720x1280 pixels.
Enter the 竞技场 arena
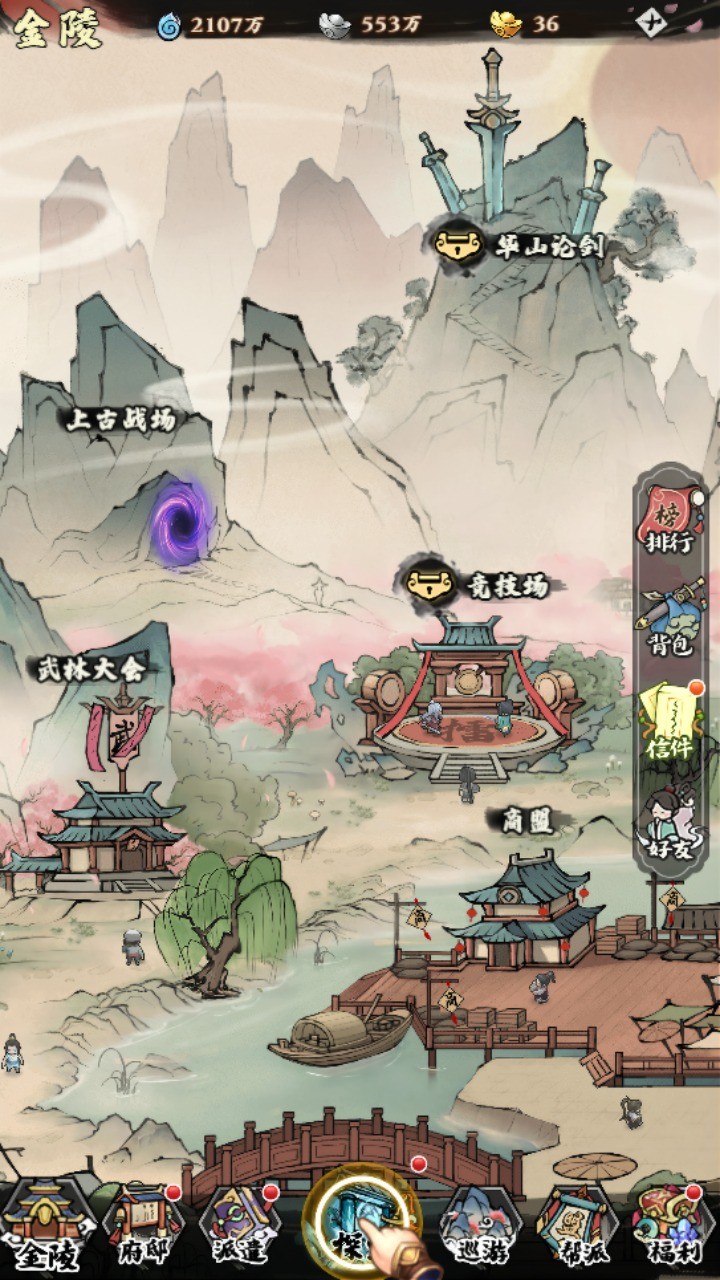point(480,584)
